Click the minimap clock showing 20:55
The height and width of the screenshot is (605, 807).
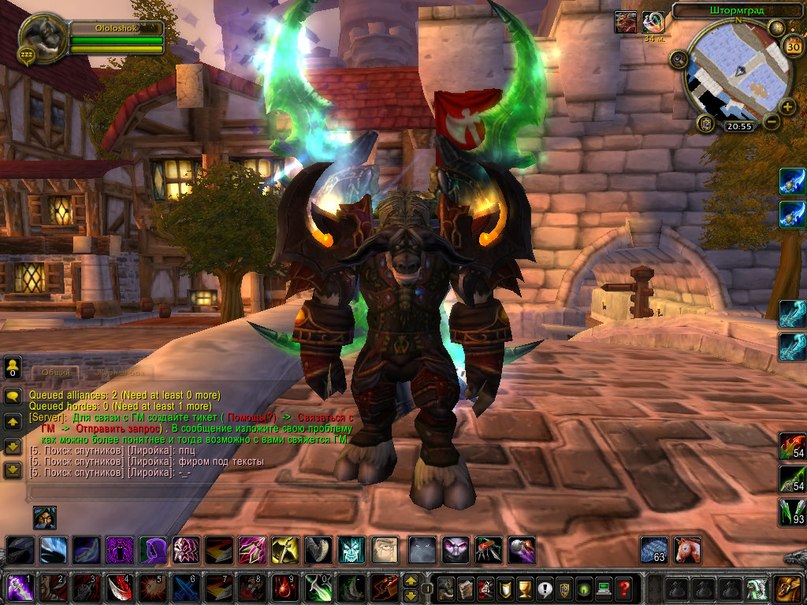point(738,126)
